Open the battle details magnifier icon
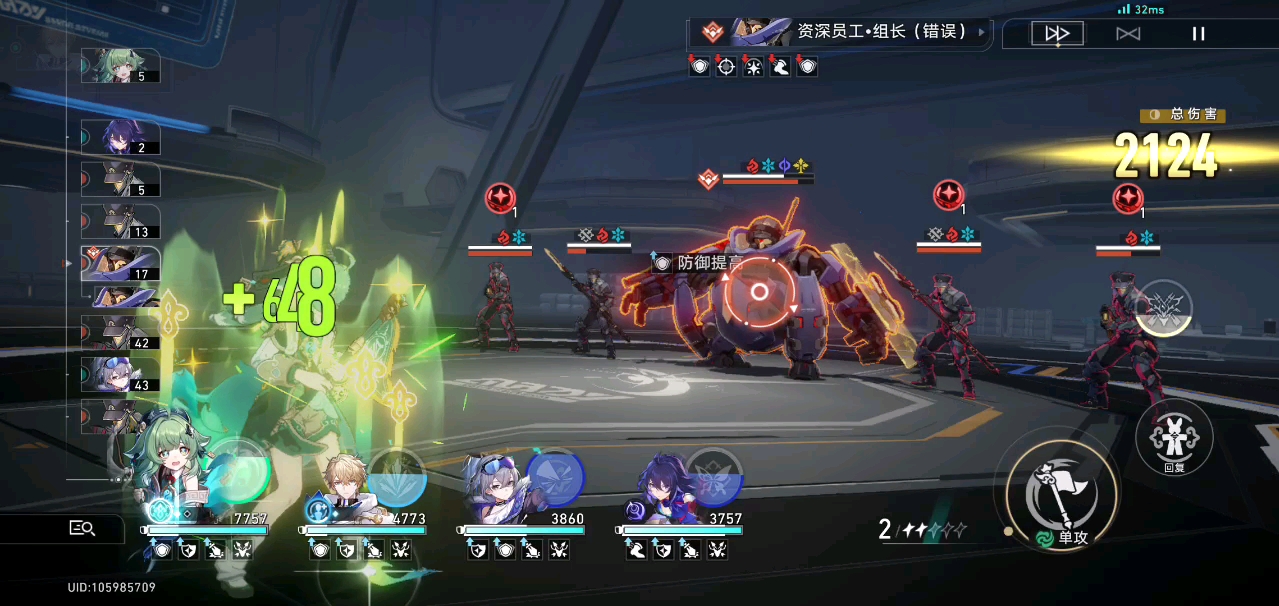Viewport: 1279px width, 606px height. 82,528
